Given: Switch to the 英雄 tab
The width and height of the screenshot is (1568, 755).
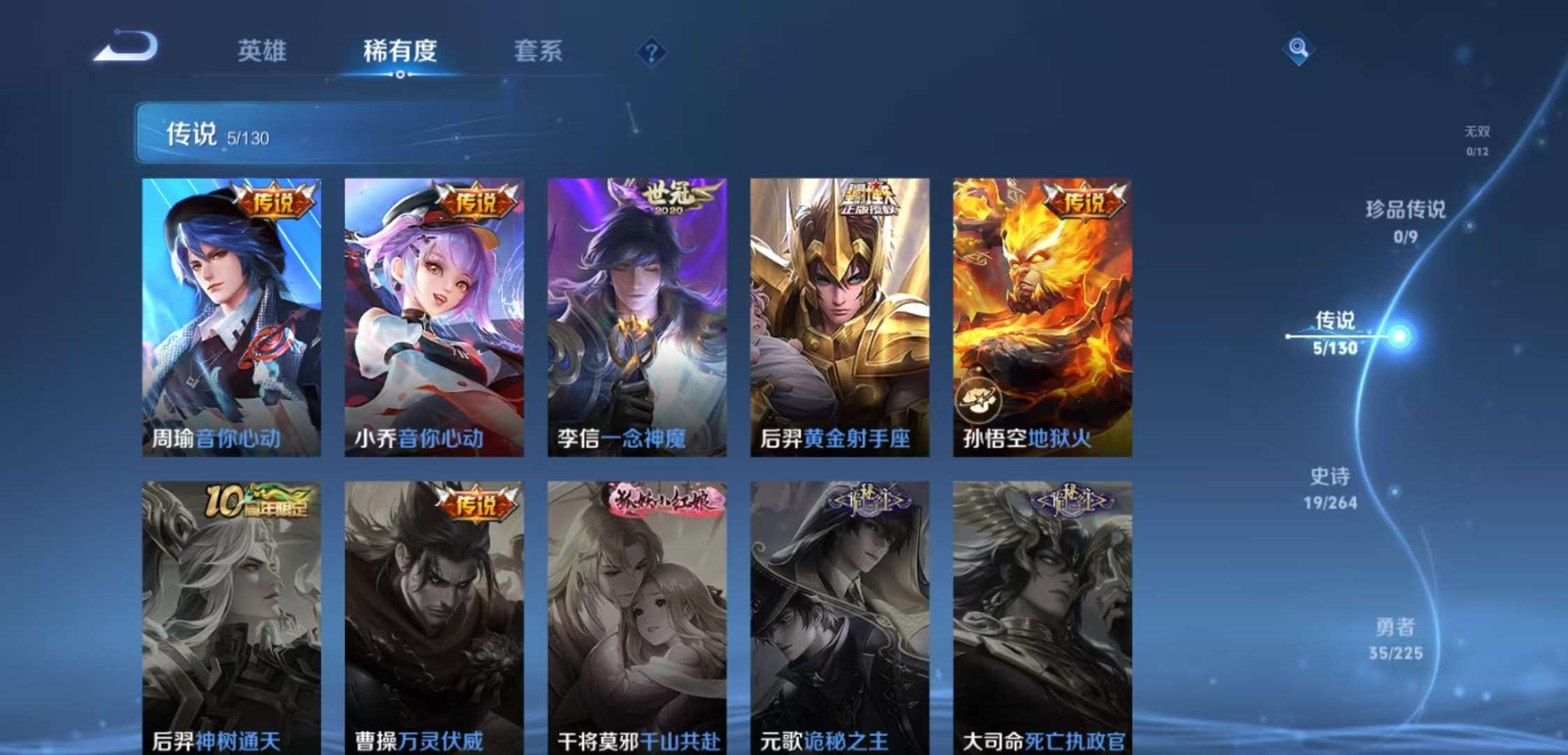Looking at the screenshot, I should [263, 51].
